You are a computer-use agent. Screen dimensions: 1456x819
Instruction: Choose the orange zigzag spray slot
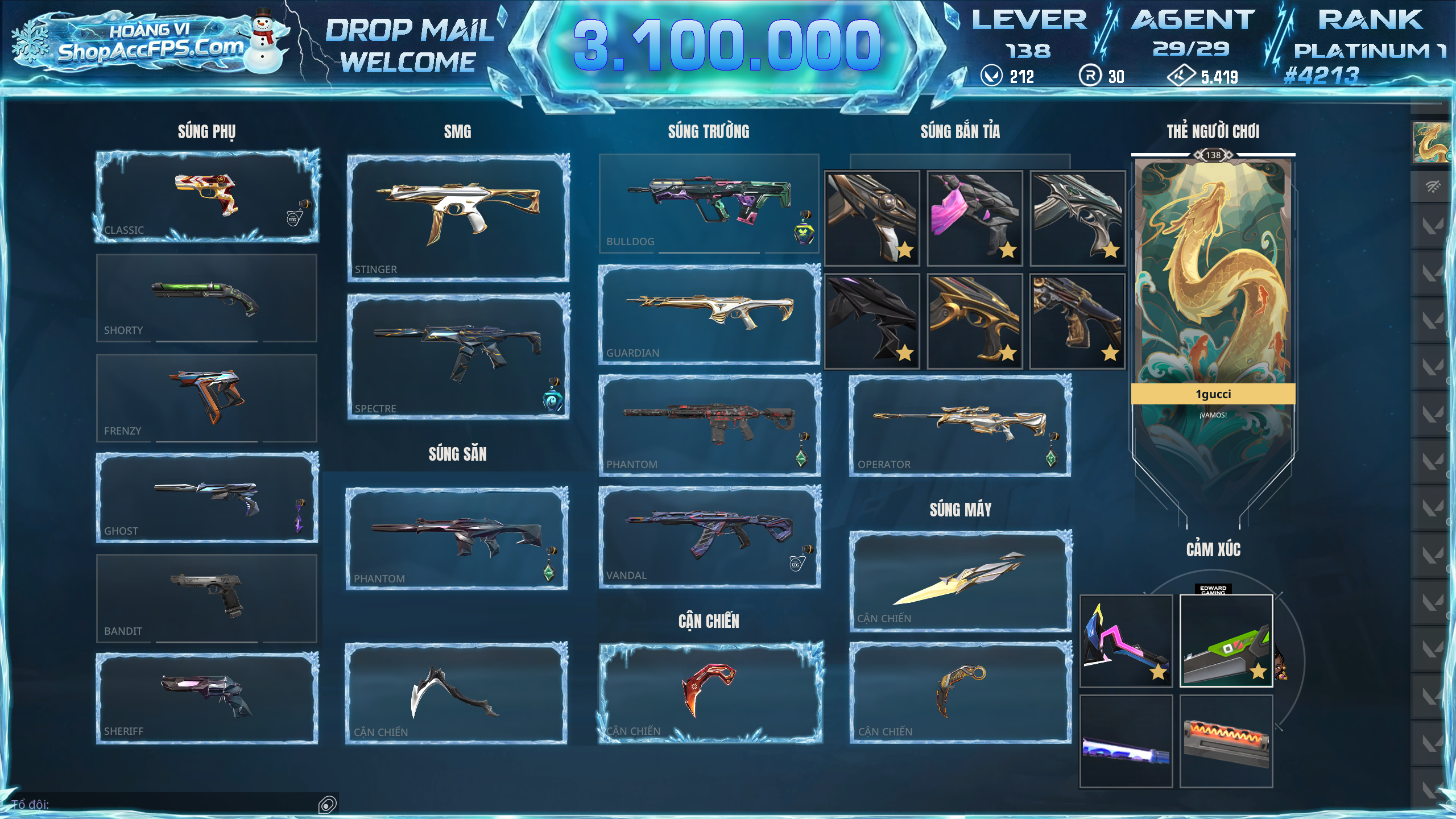pyautogui.click(x=1226, y=741)
